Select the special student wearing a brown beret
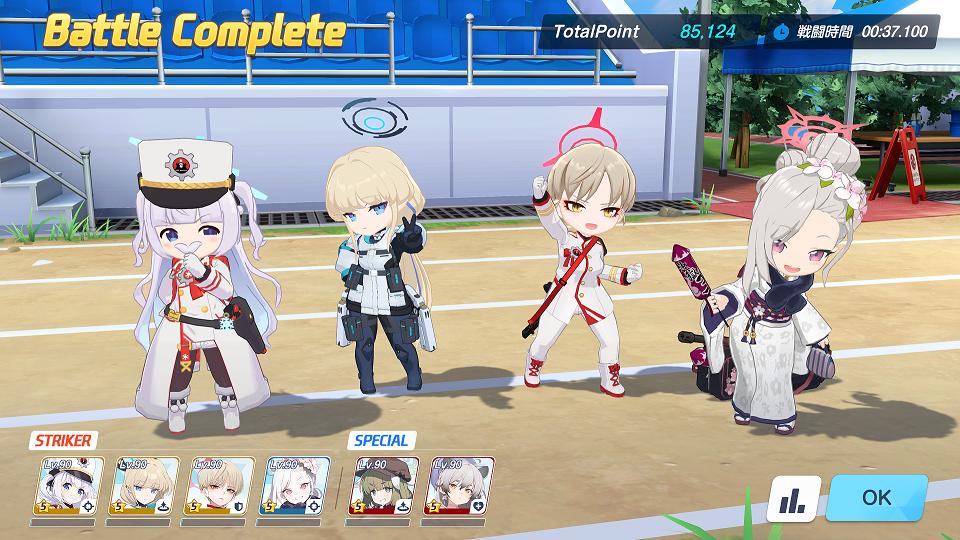 tap(381, 487)
